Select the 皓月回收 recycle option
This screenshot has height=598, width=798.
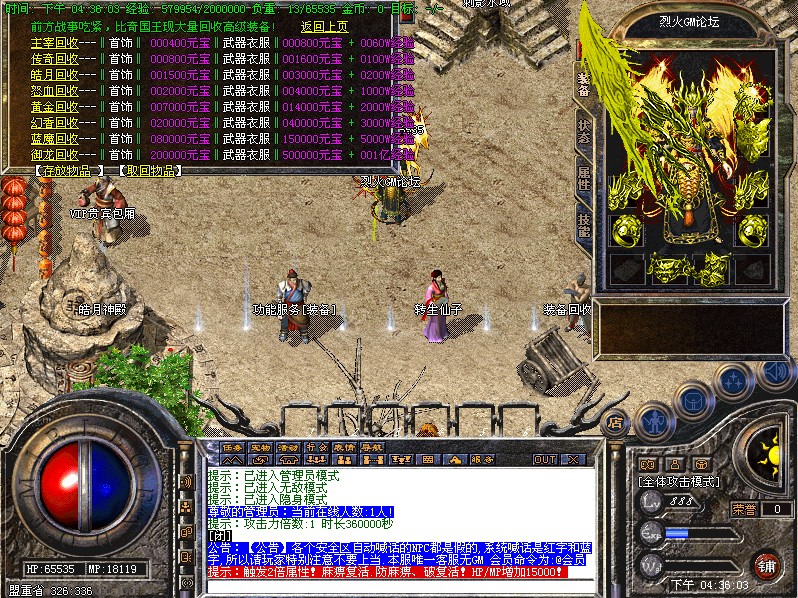pyautogui.click(x=55, y=75)
